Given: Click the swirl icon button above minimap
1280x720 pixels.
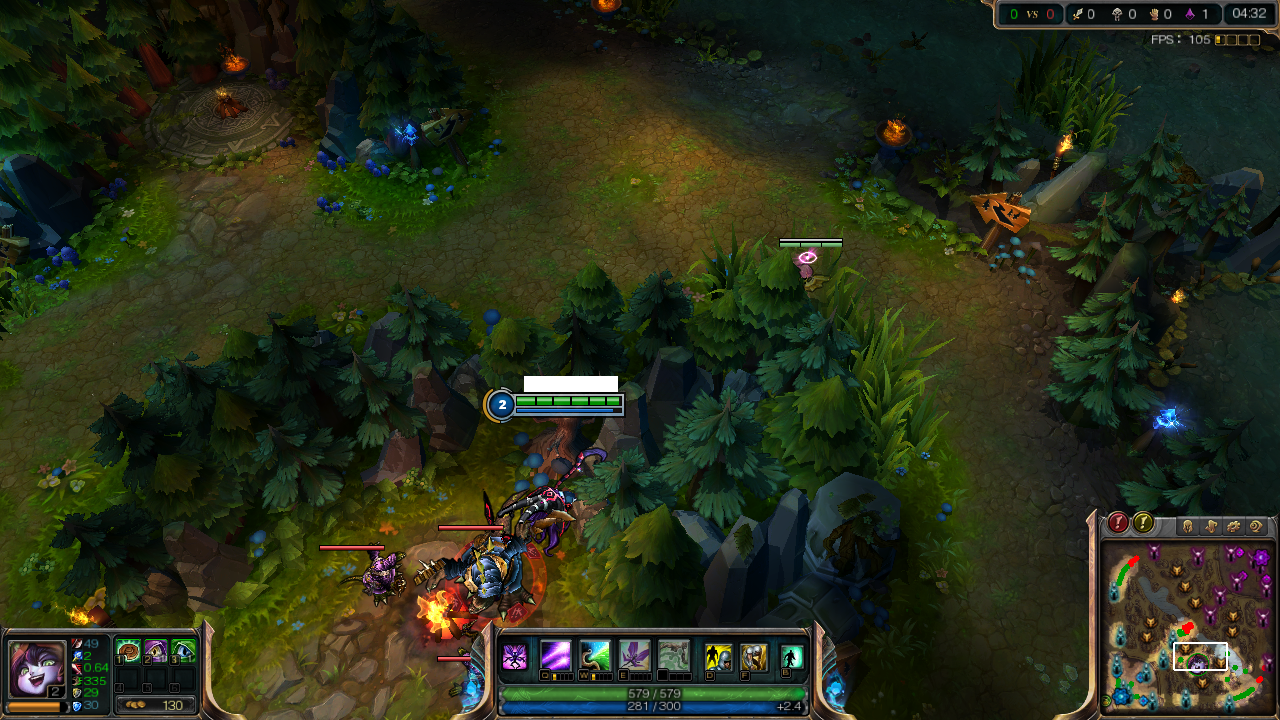Looking at the screenshot, I should (1257, 525).
